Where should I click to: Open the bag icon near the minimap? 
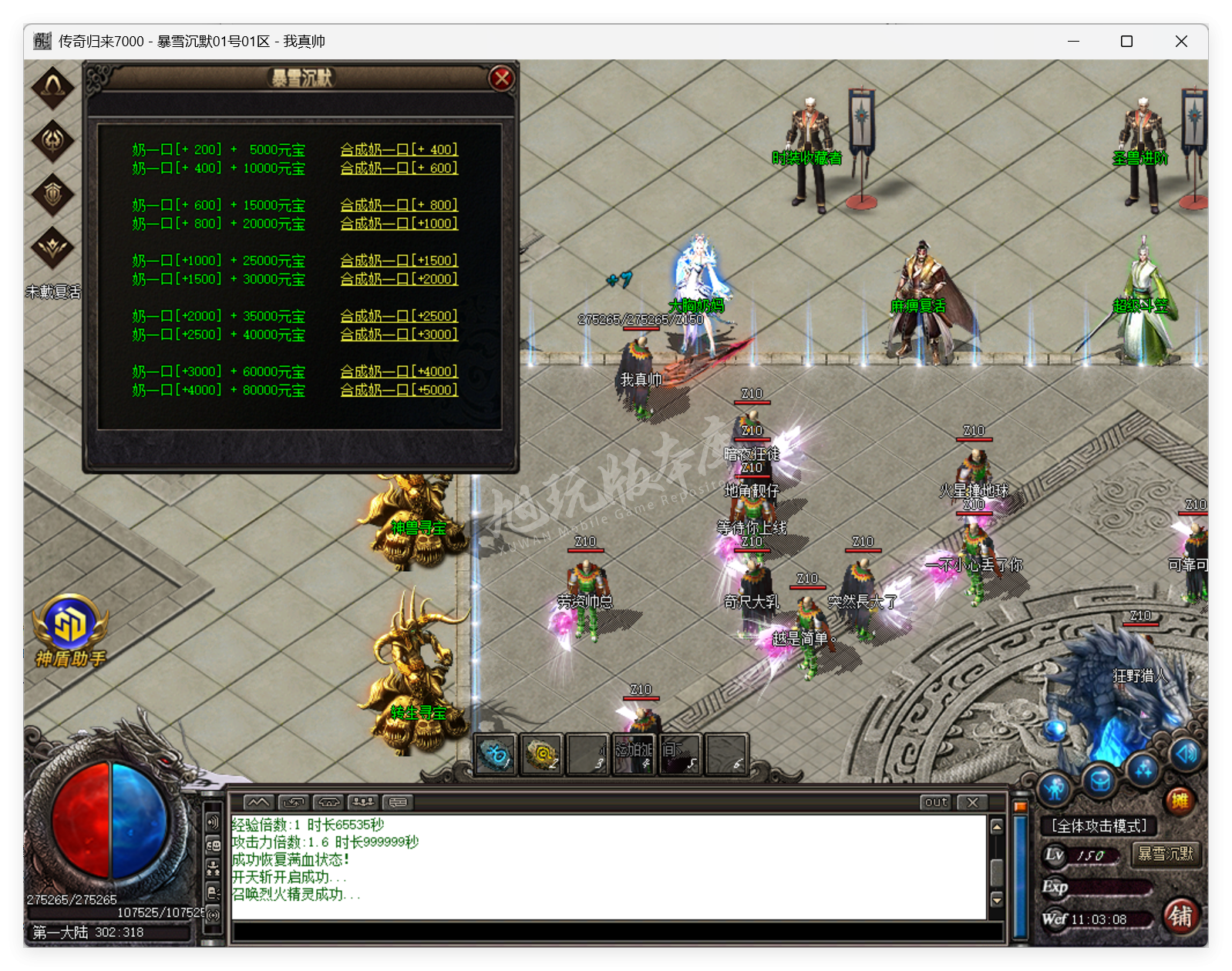tap(1100, 782)
